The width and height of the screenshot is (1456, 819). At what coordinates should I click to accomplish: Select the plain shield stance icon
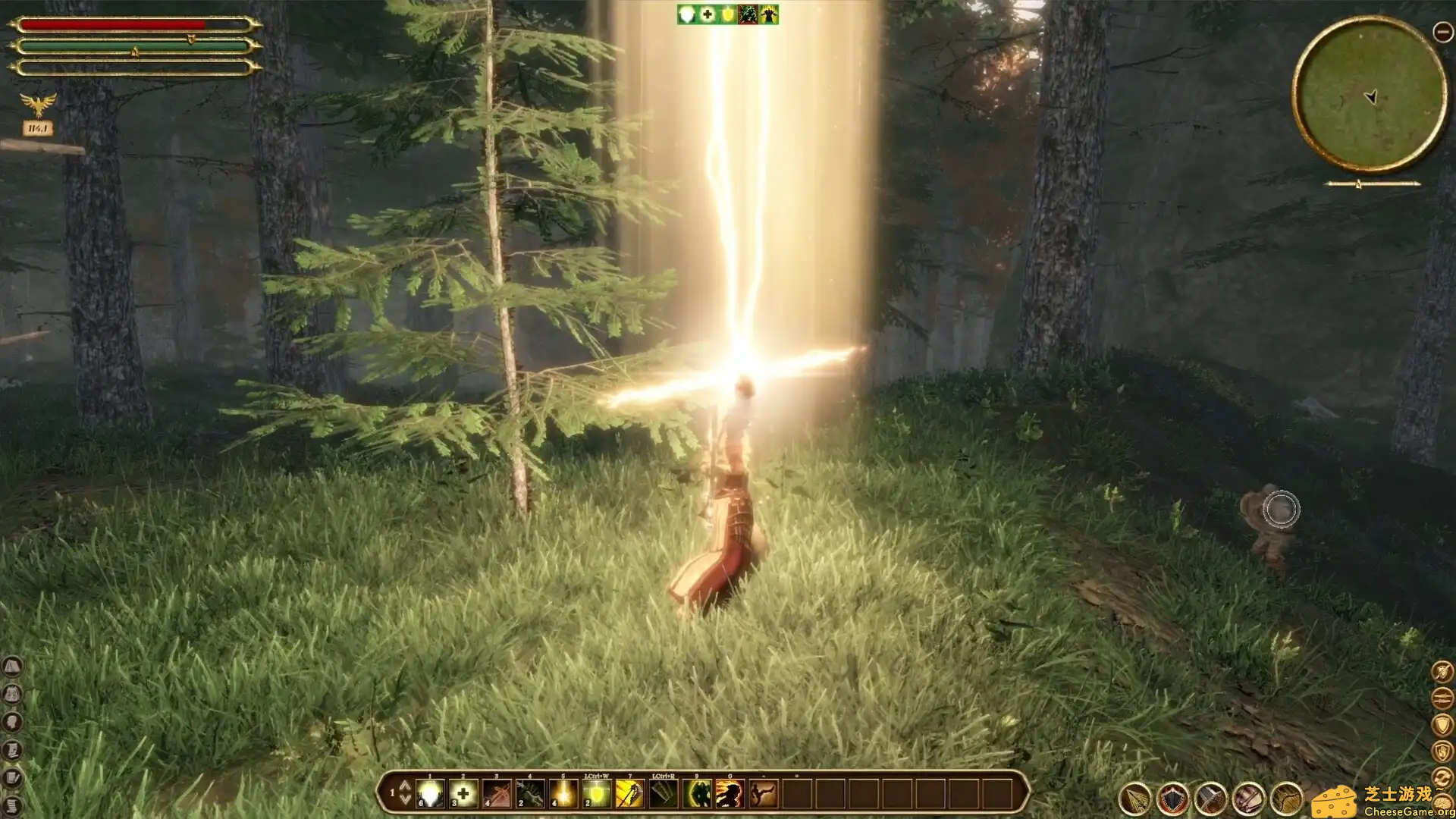(x=1442, y=724)
